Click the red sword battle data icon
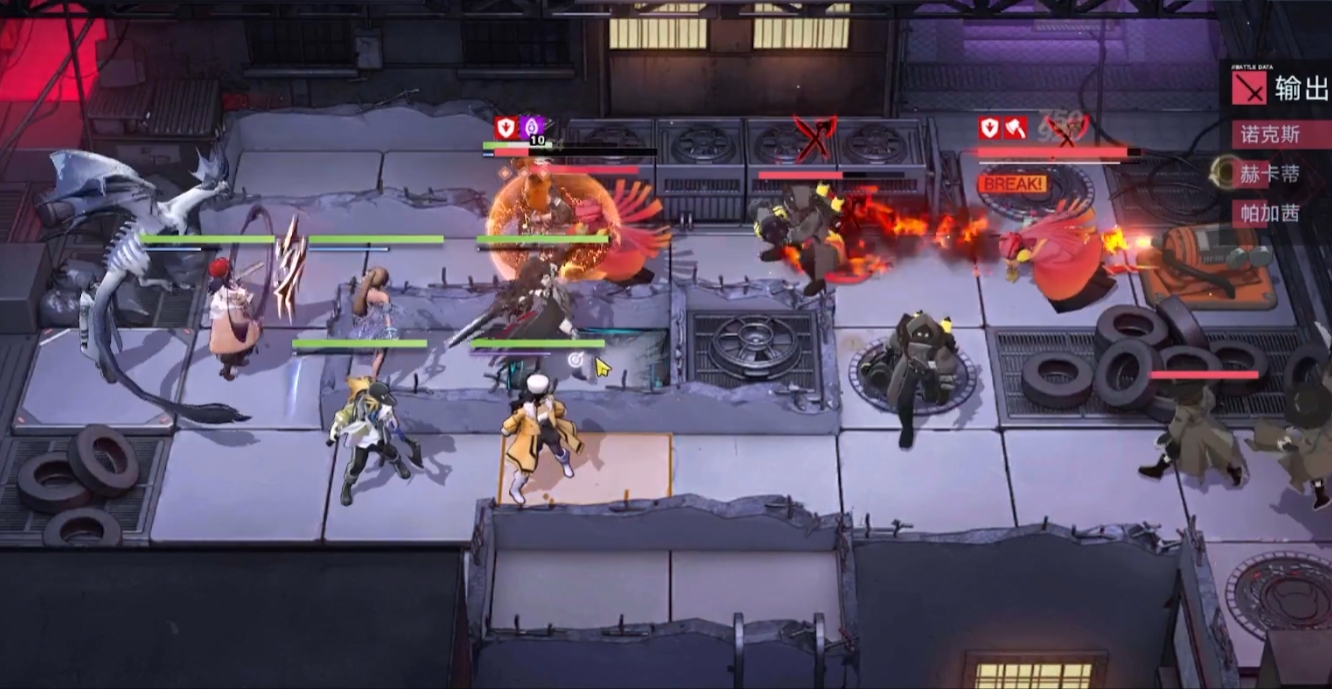Viewport: 1332px width, 689px height. (1249, 88)
